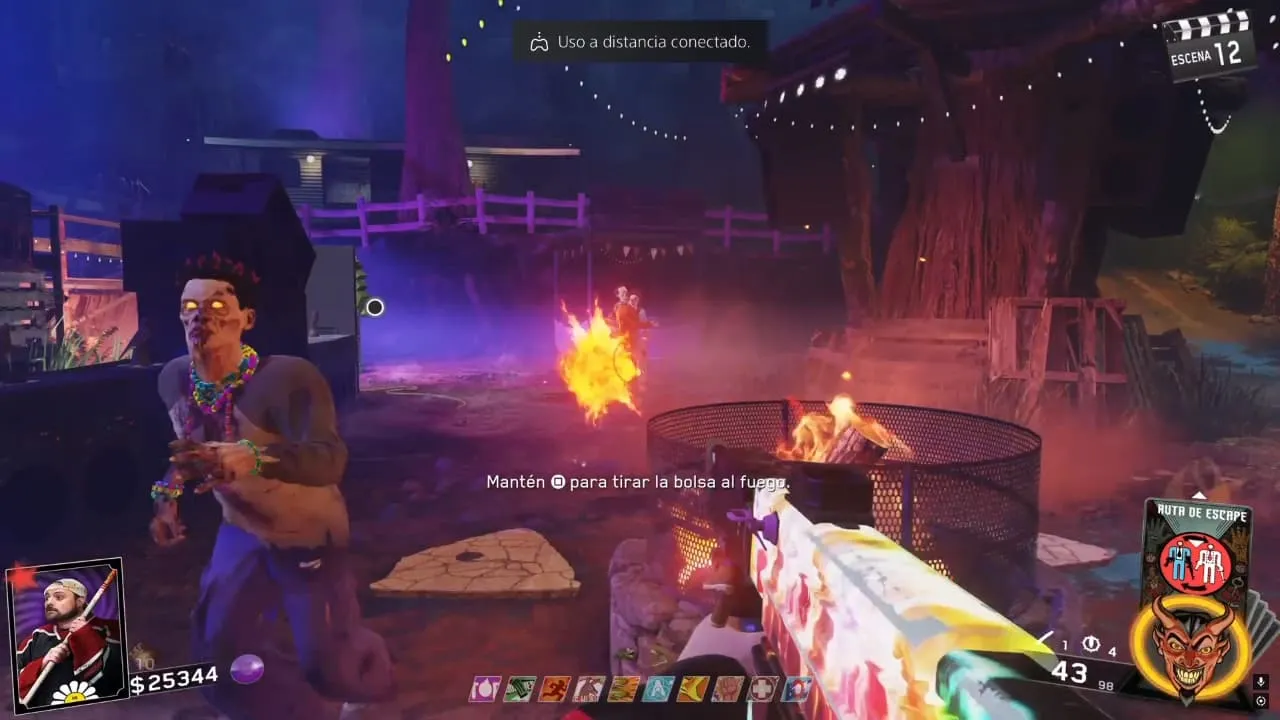1280x720 pixels.
Task: Select the white medical cross perk icon
Action: click(x=763, y=689)
